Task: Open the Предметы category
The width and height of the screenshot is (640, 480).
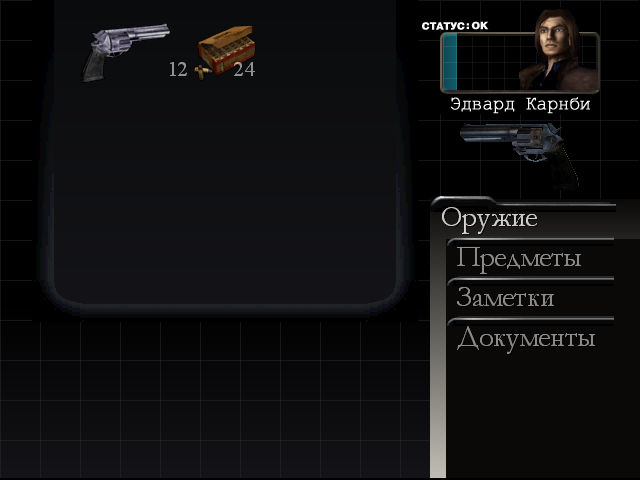Action: pos(518,258)
